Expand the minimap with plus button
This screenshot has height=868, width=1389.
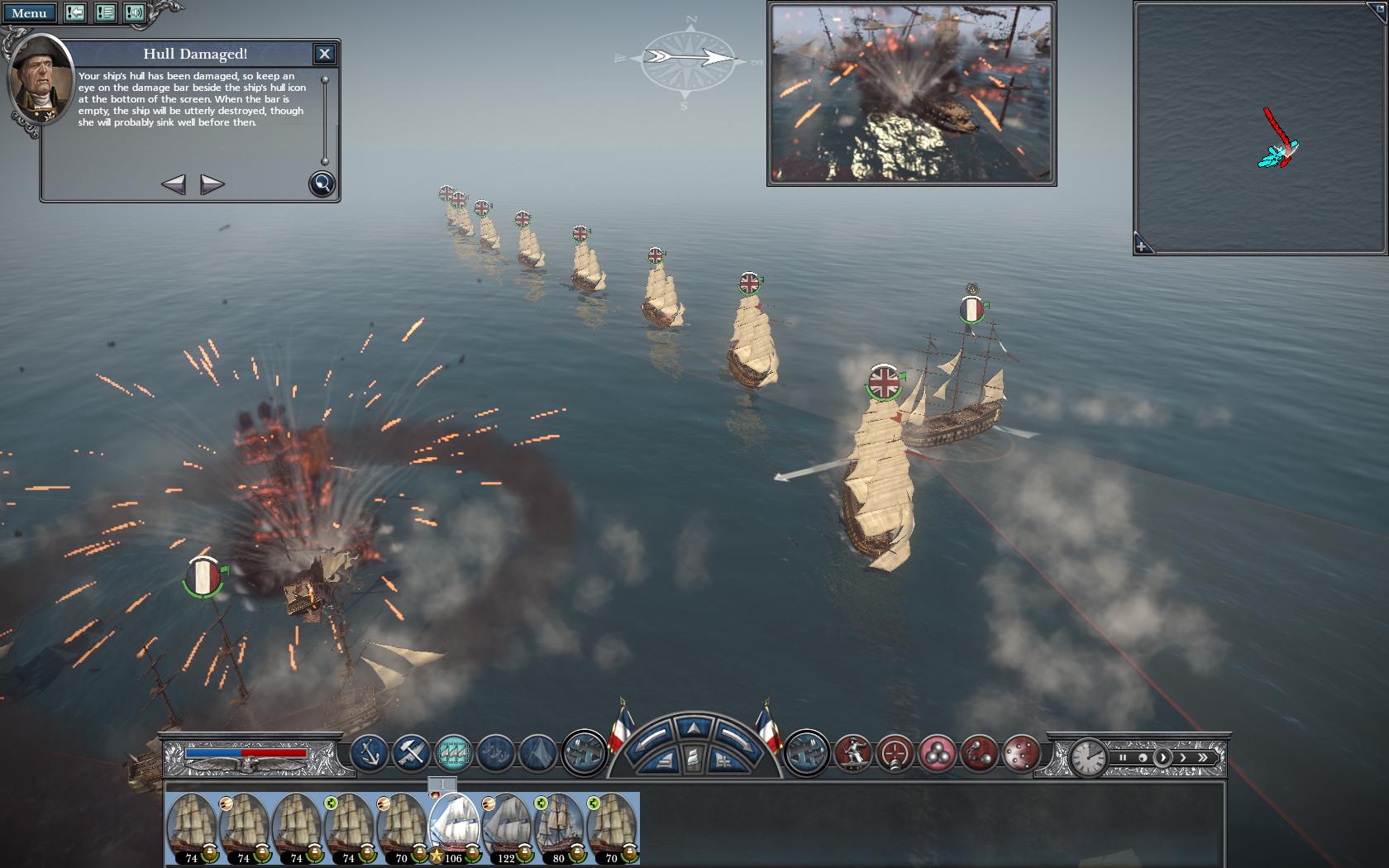coord(1142,246)
